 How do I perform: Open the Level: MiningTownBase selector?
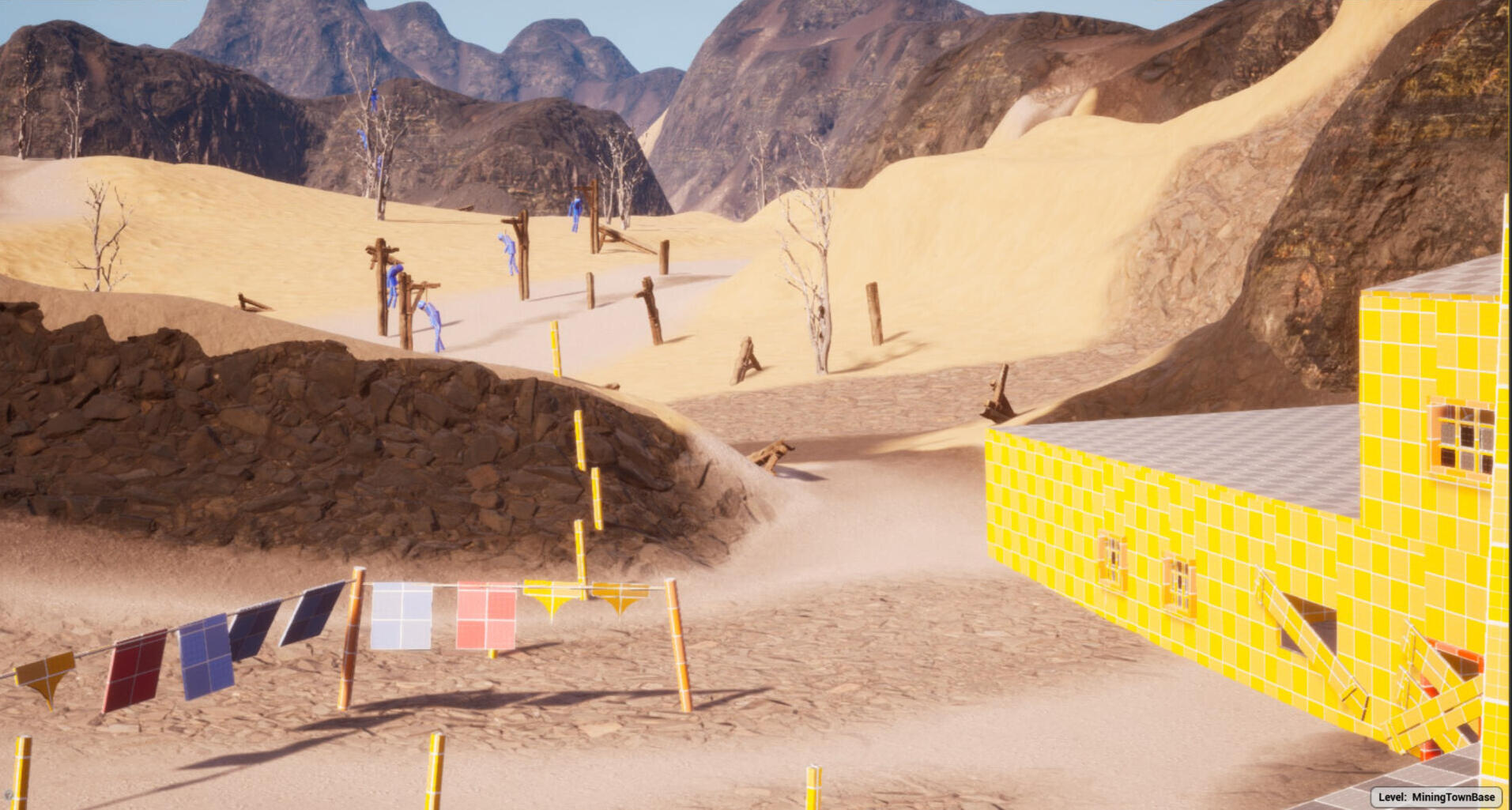(x=1435, y=797)
